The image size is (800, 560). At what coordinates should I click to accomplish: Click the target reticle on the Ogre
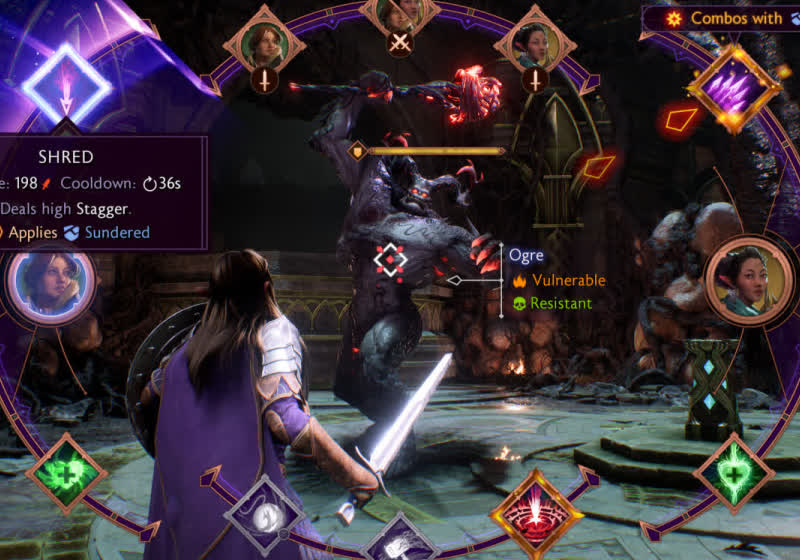(x=390, y=260)
